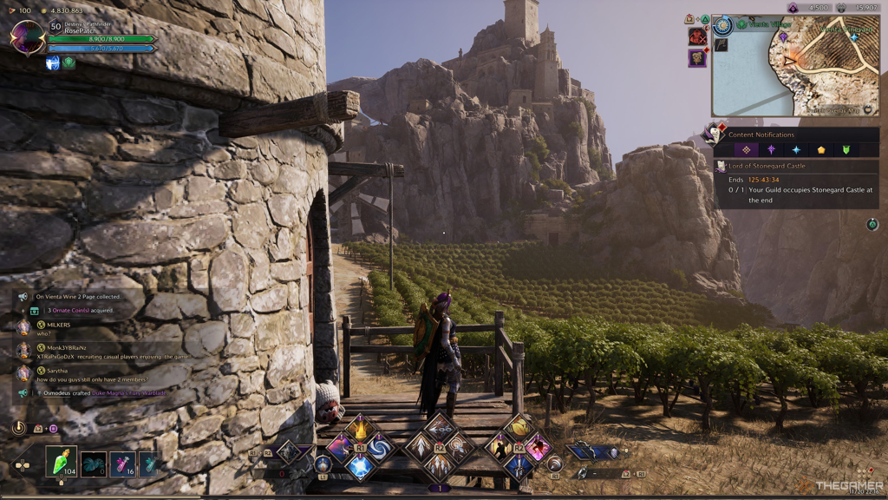This screenshot has height=500, width=888.
Task: Select the purple star notification tab
Action: [770, 150]
